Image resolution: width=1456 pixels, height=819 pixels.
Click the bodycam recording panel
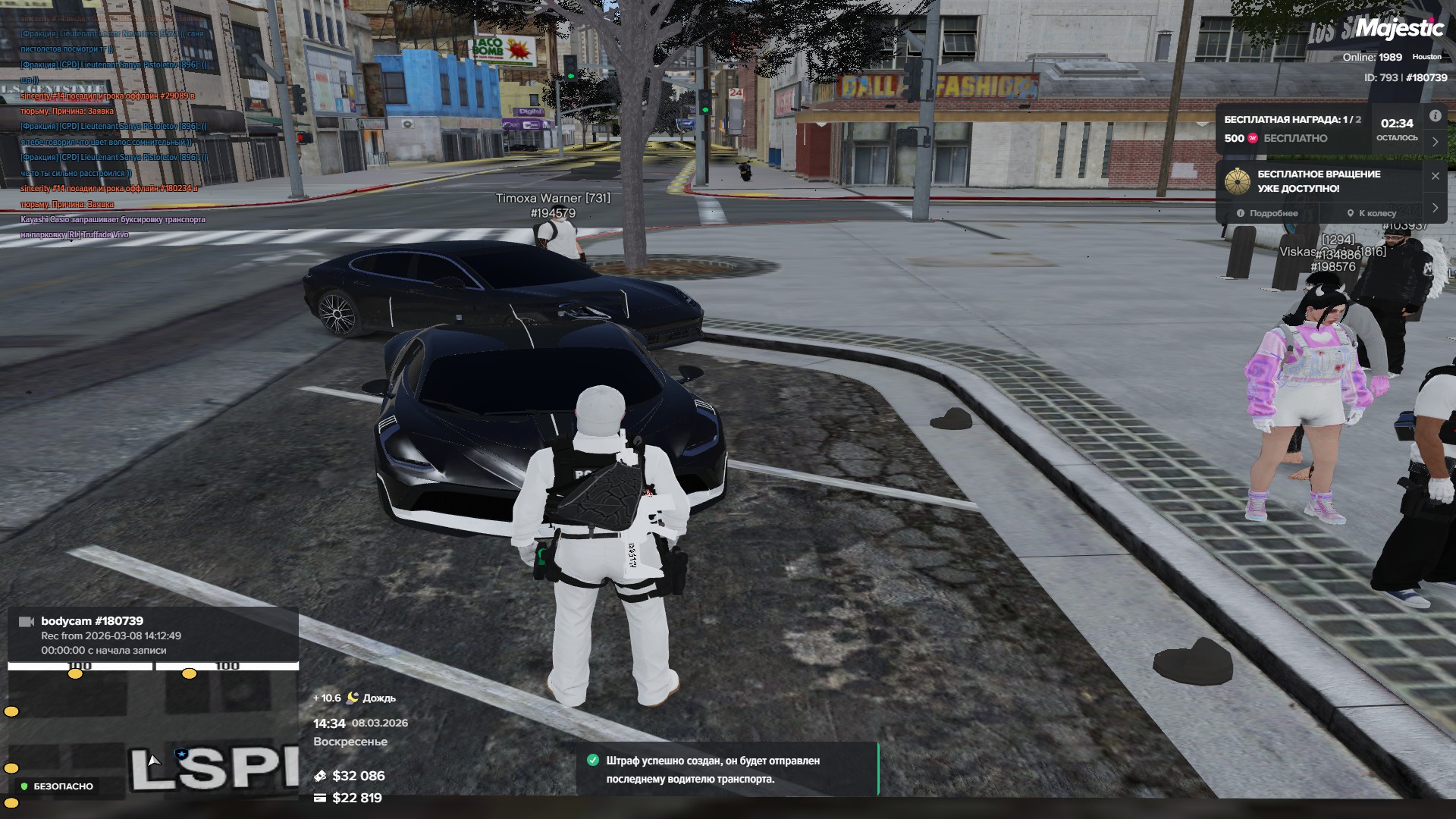pos(152,635)
